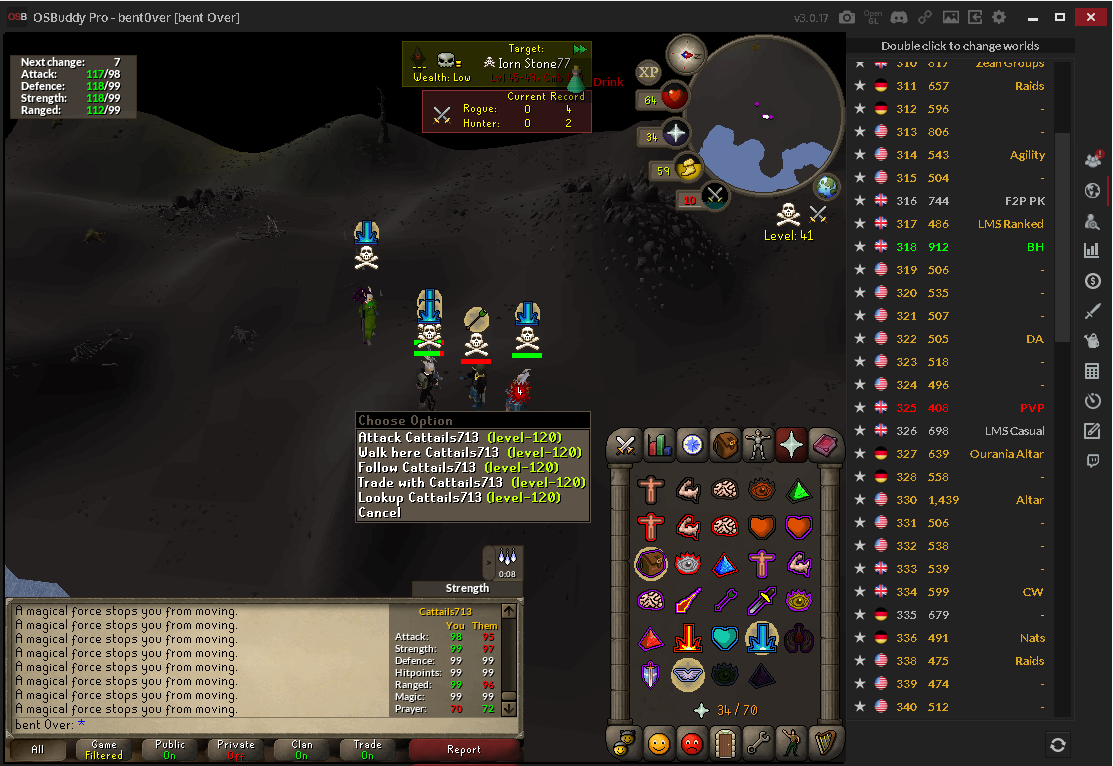Click the Report button in chat bar
Viewport: 1113px width, 766px height.
coord(464,750)
